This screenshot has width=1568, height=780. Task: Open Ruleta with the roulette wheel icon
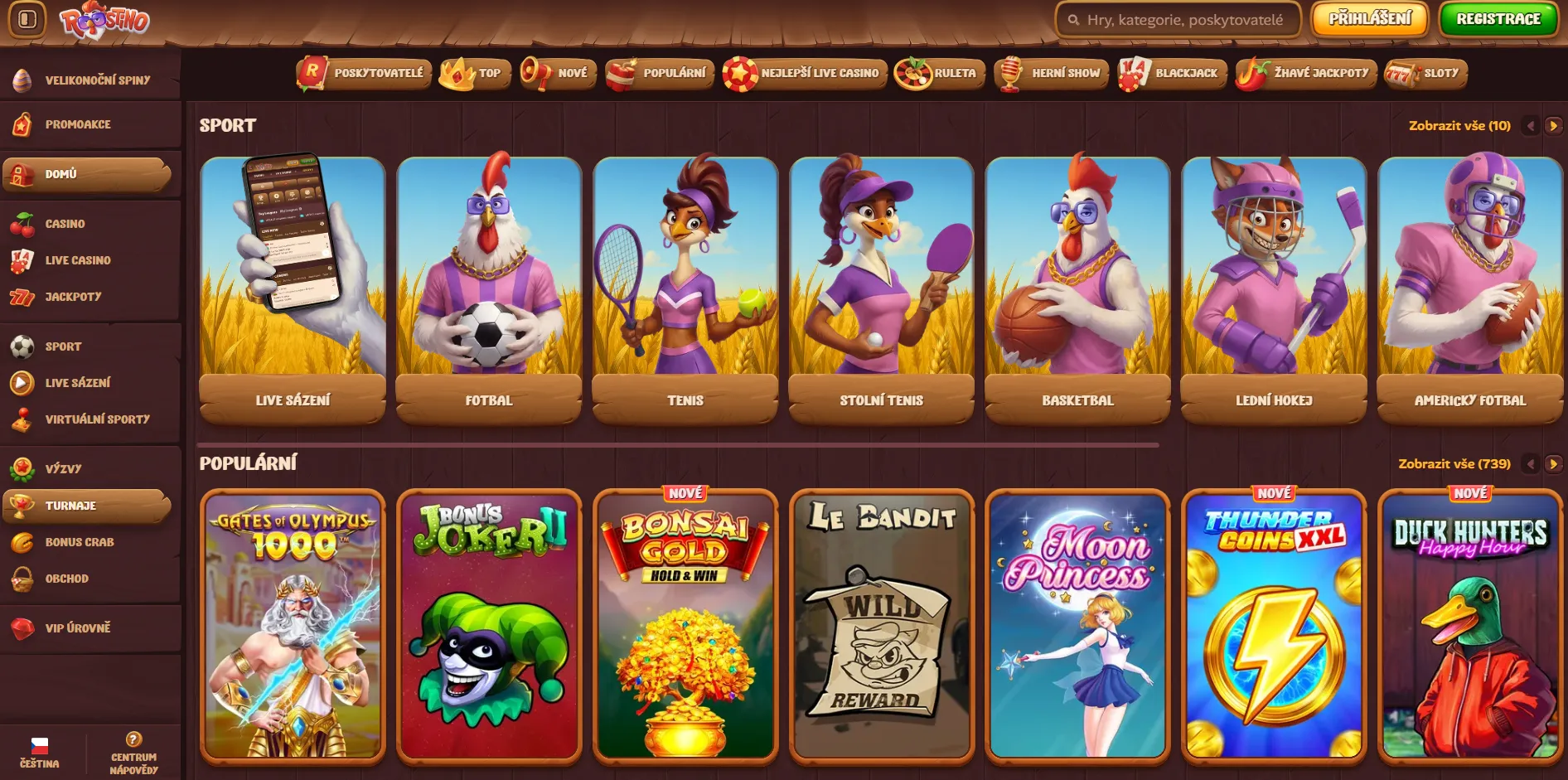point(912,73)
